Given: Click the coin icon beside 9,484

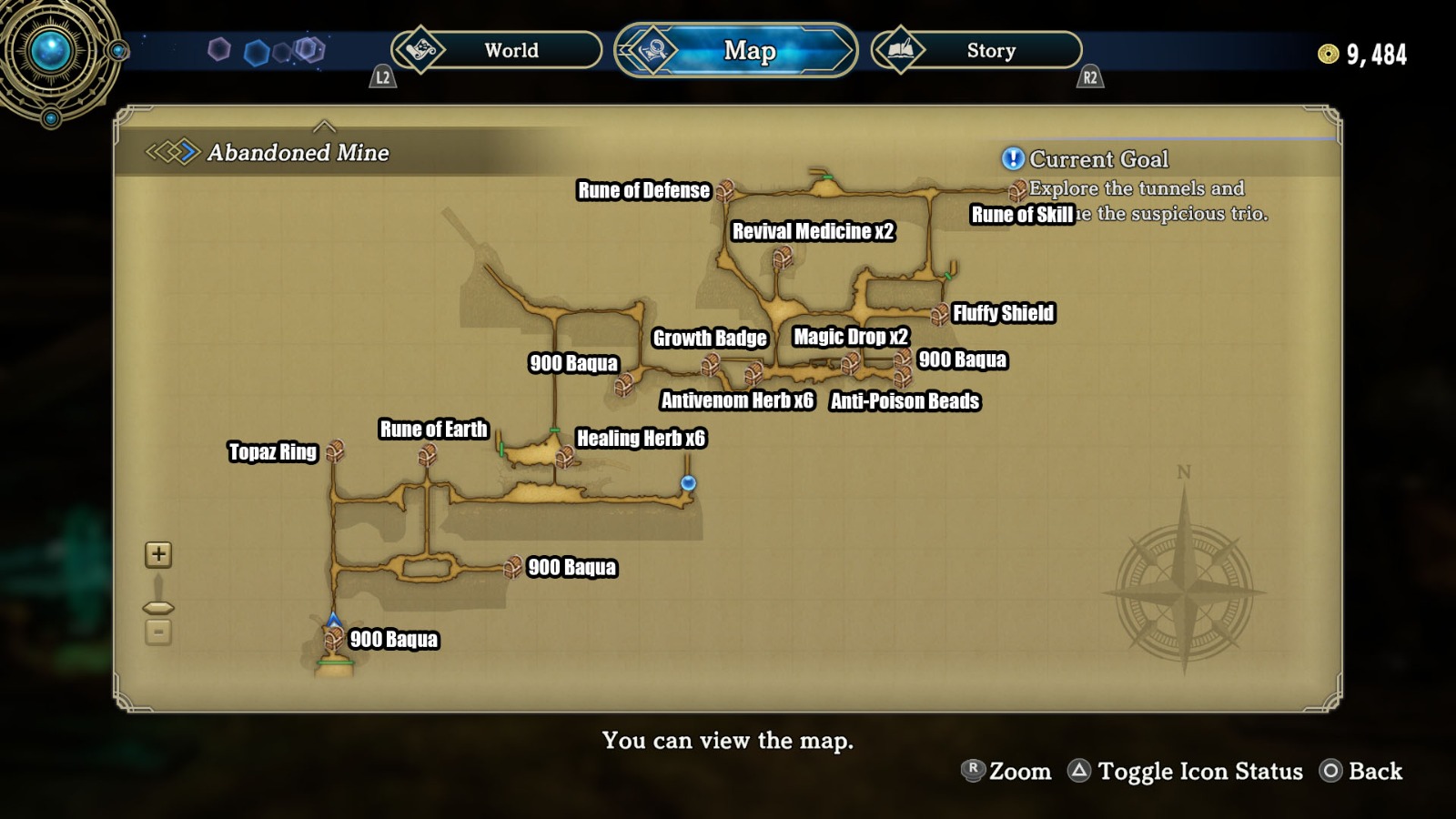Looking at the screenshot, I should [1327, 55].
